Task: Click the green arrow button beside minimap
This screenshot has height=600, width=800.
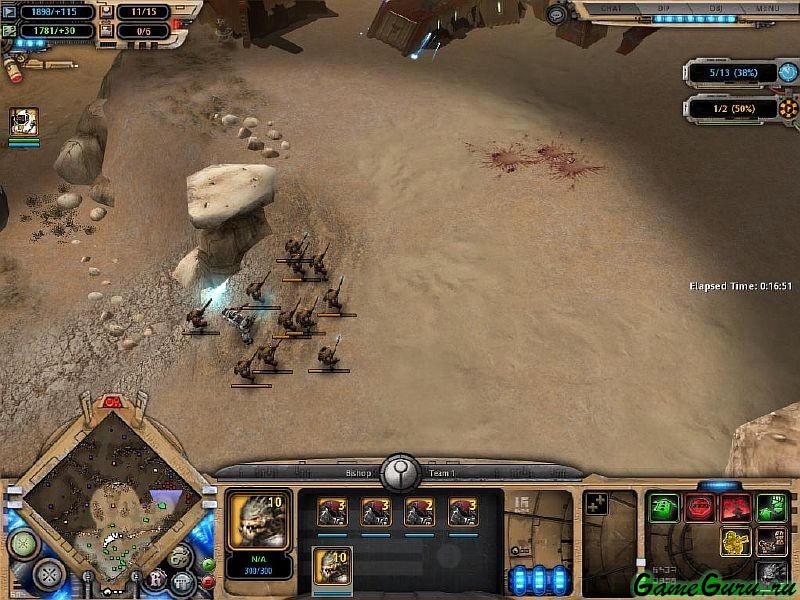Action: tap(207, 563)
